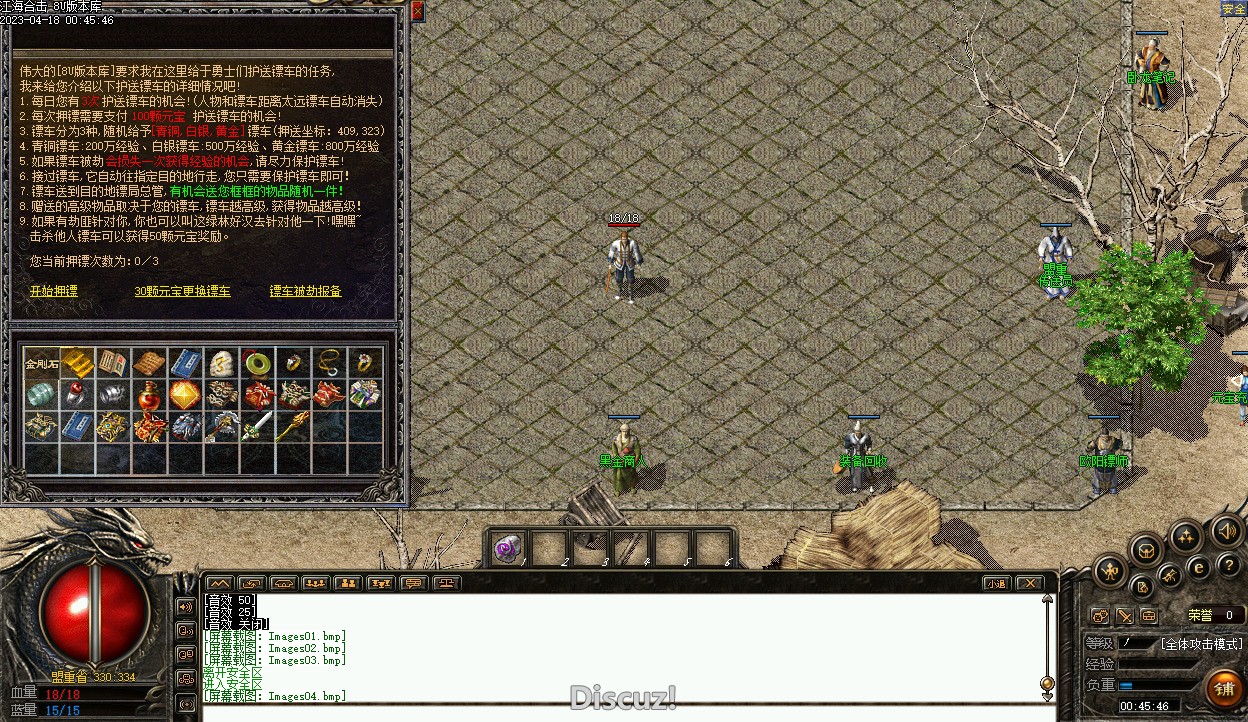Click the 开始押镖 link to start escort
The height and width of the screenshot is (722, 1248).
coord(53,291)
